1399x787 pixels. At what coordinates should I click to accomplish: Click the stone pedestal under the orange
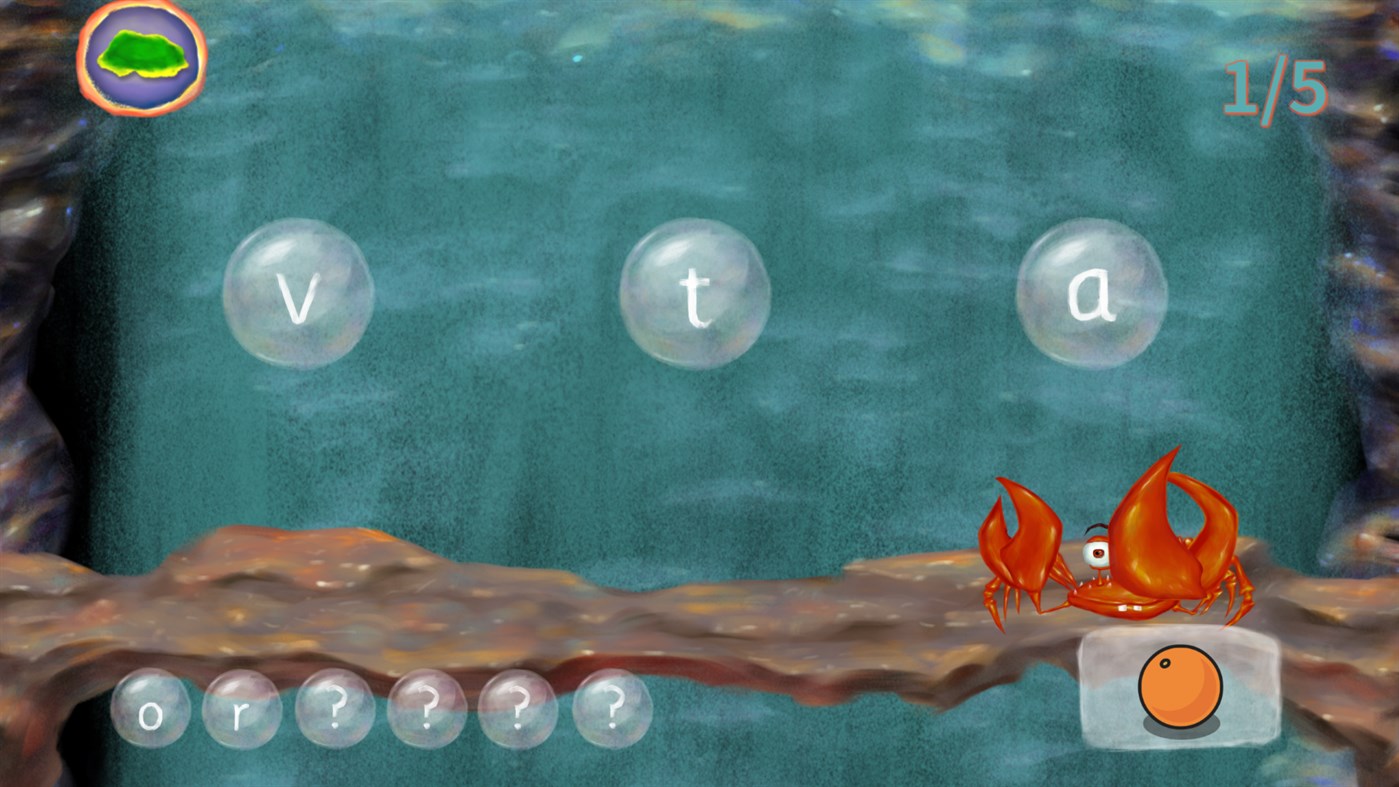click(x=1180, y=730)
